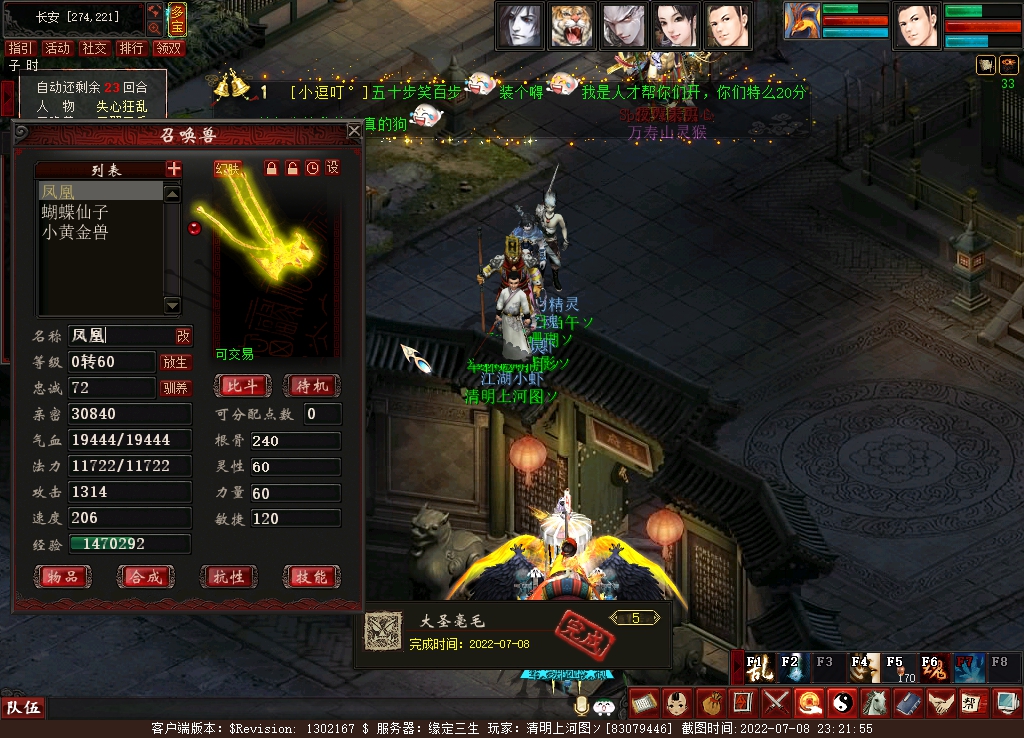Image resolution: width=1024 pixels, height=738 pixels.
Task: Click the yin-yang icon in bottom bar
Action: tap(840, 702)
